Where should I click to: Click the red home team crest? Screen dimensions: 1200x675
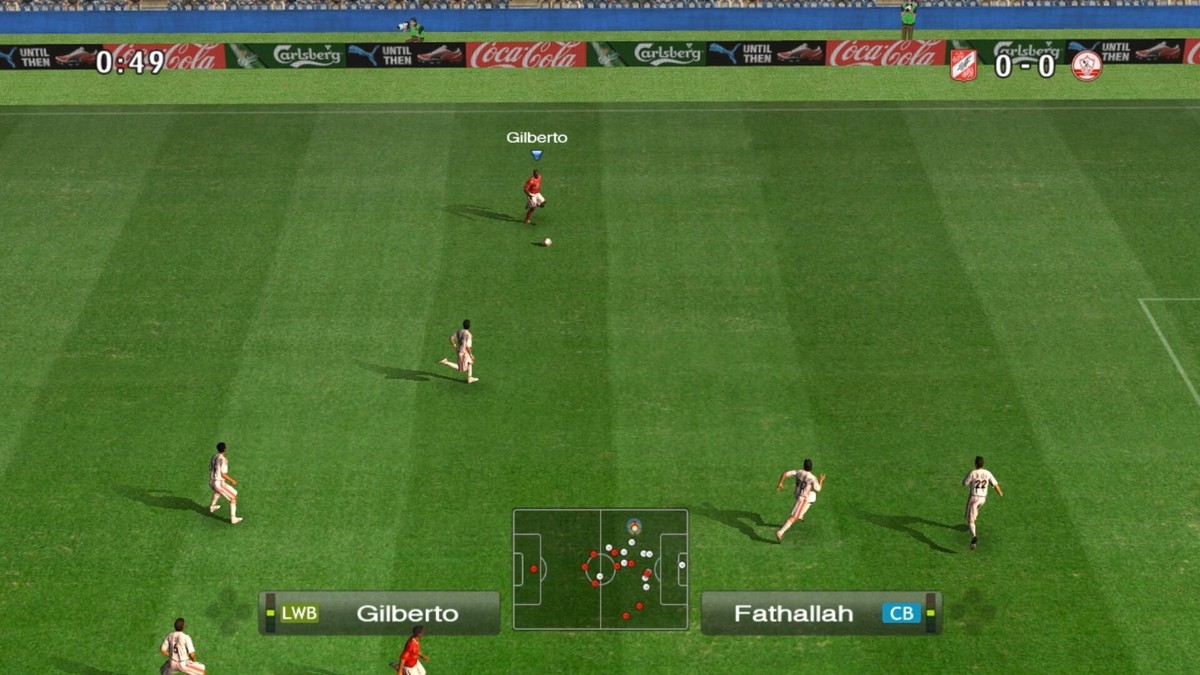(963, 65)
